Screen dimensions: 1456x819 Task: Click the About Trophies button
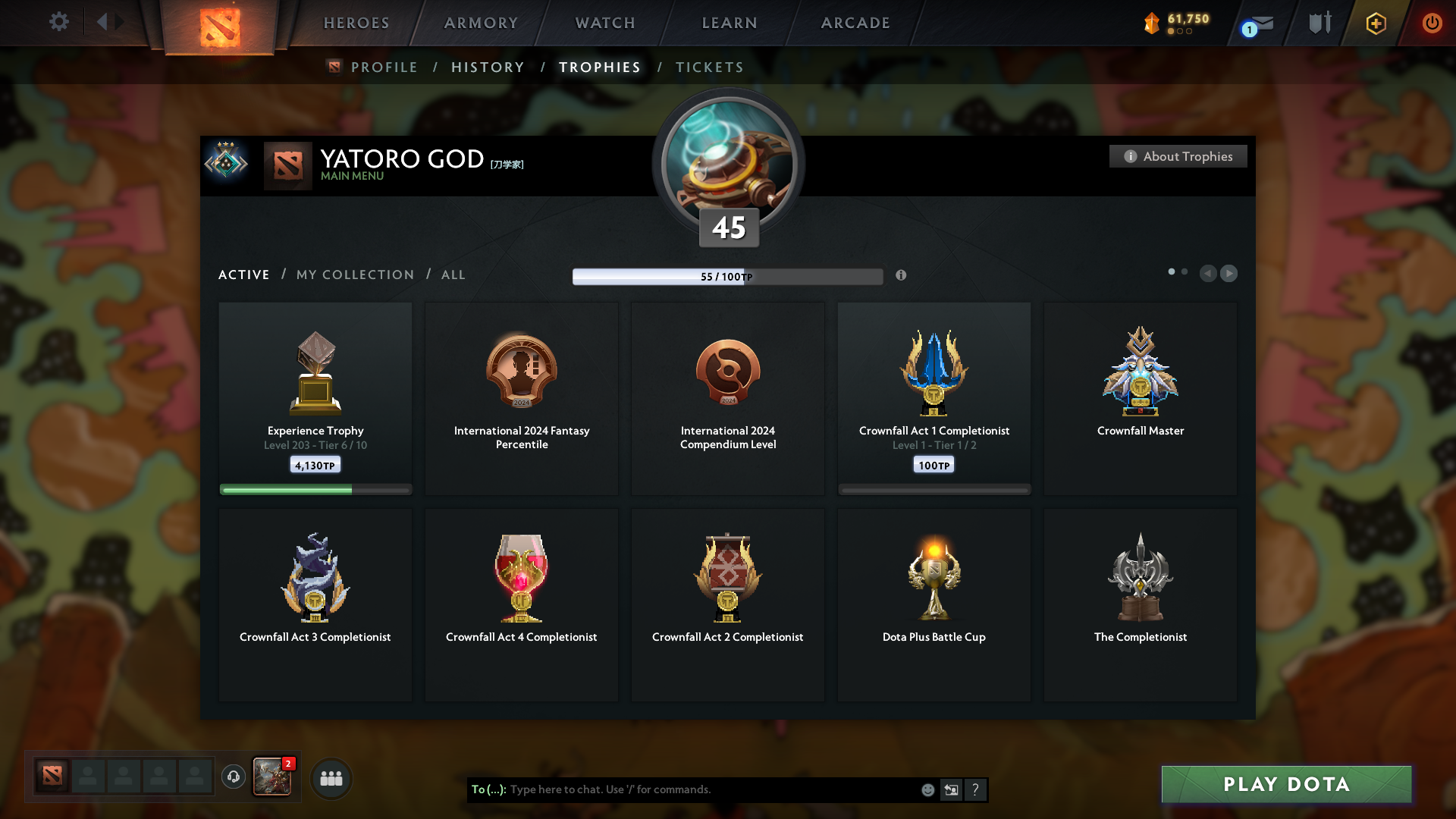(1178, 156)
